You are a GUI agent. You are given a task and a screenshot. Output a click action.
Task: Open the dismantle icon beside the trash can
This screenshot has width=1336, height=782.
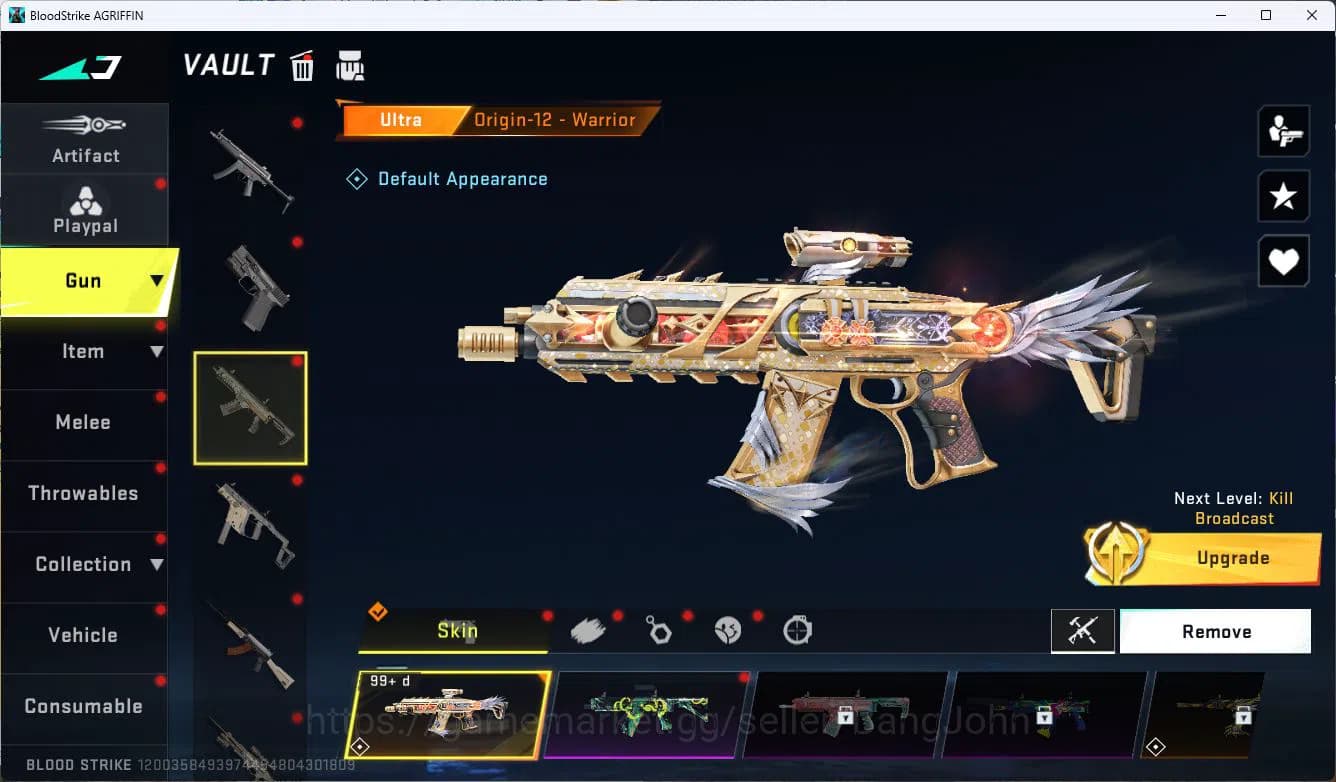point(350,65)
